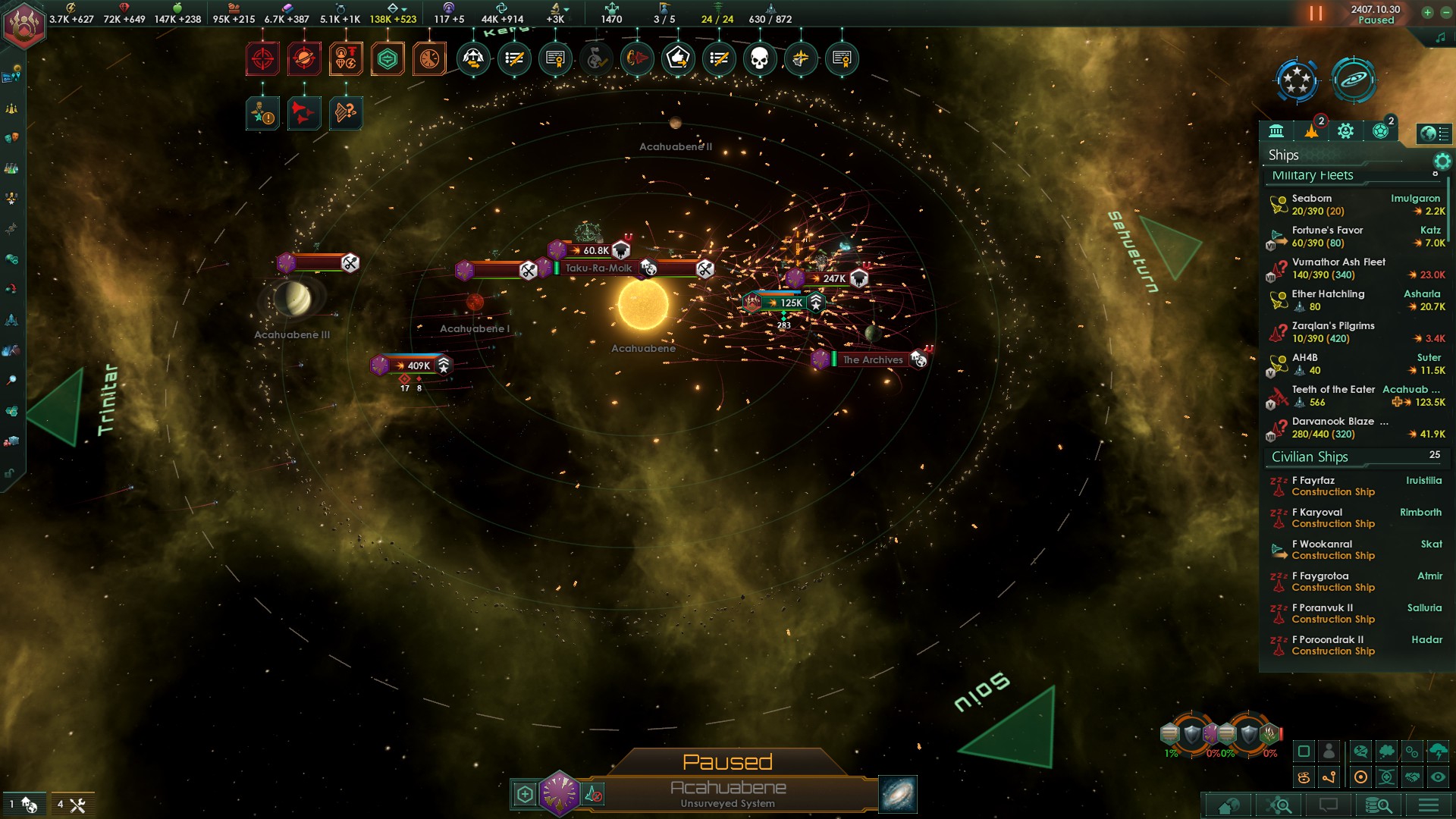Open the empire emblem government panel
Image resolution: width=1456 pixels, height=819 pixels.
click(x=24, y=25)
